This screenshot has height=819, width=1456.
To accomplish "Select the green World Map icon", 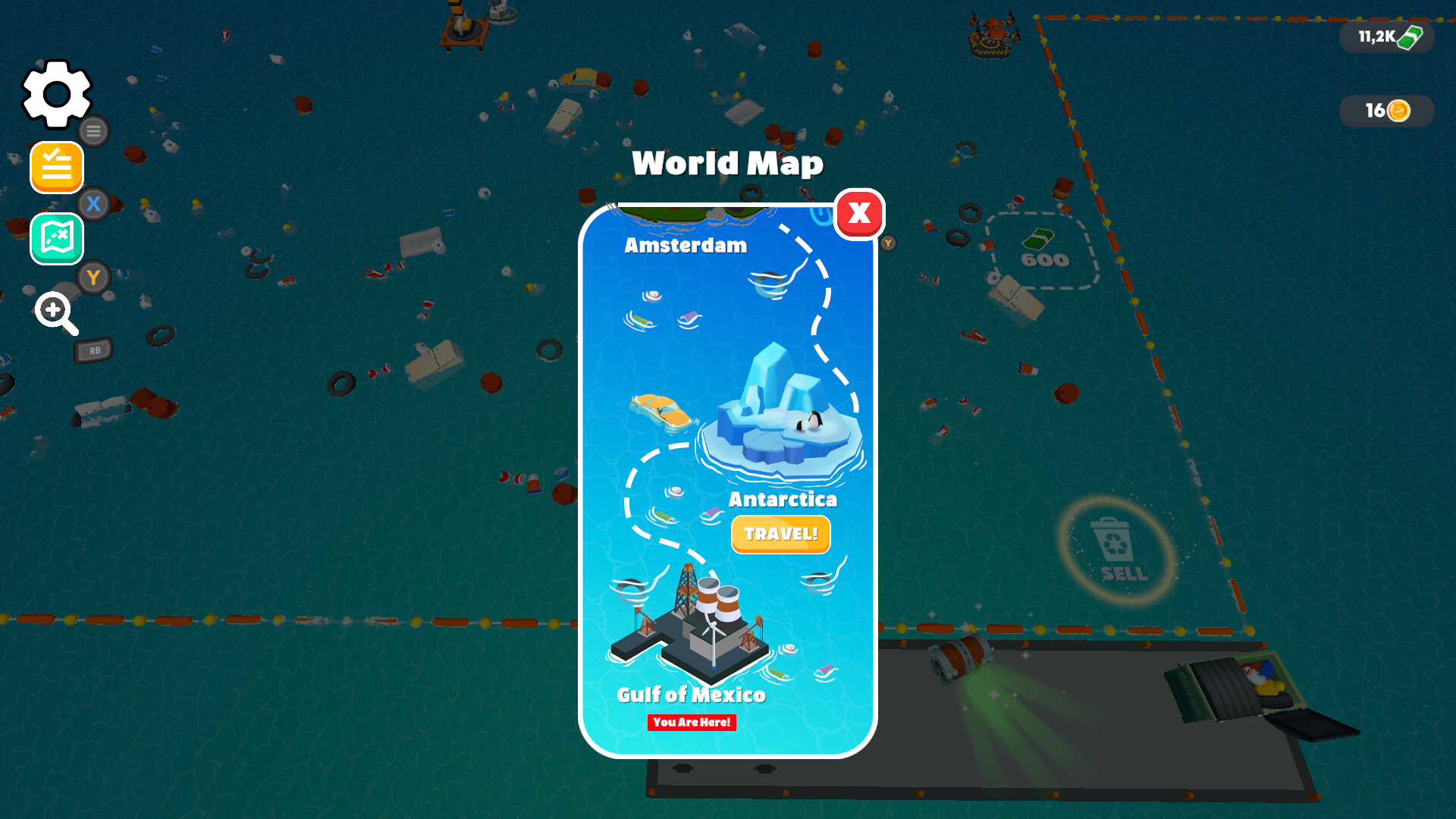I will (x=56, y=239).
